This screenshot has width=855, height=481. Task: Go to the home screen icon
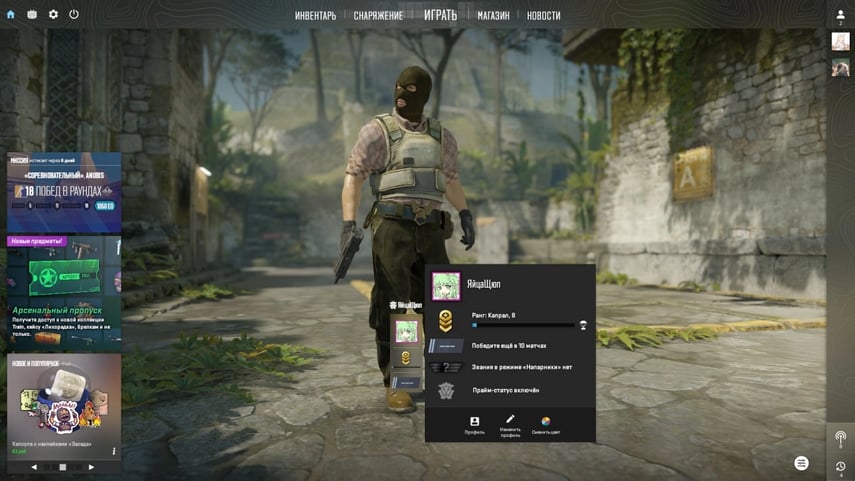click(11, 15)
